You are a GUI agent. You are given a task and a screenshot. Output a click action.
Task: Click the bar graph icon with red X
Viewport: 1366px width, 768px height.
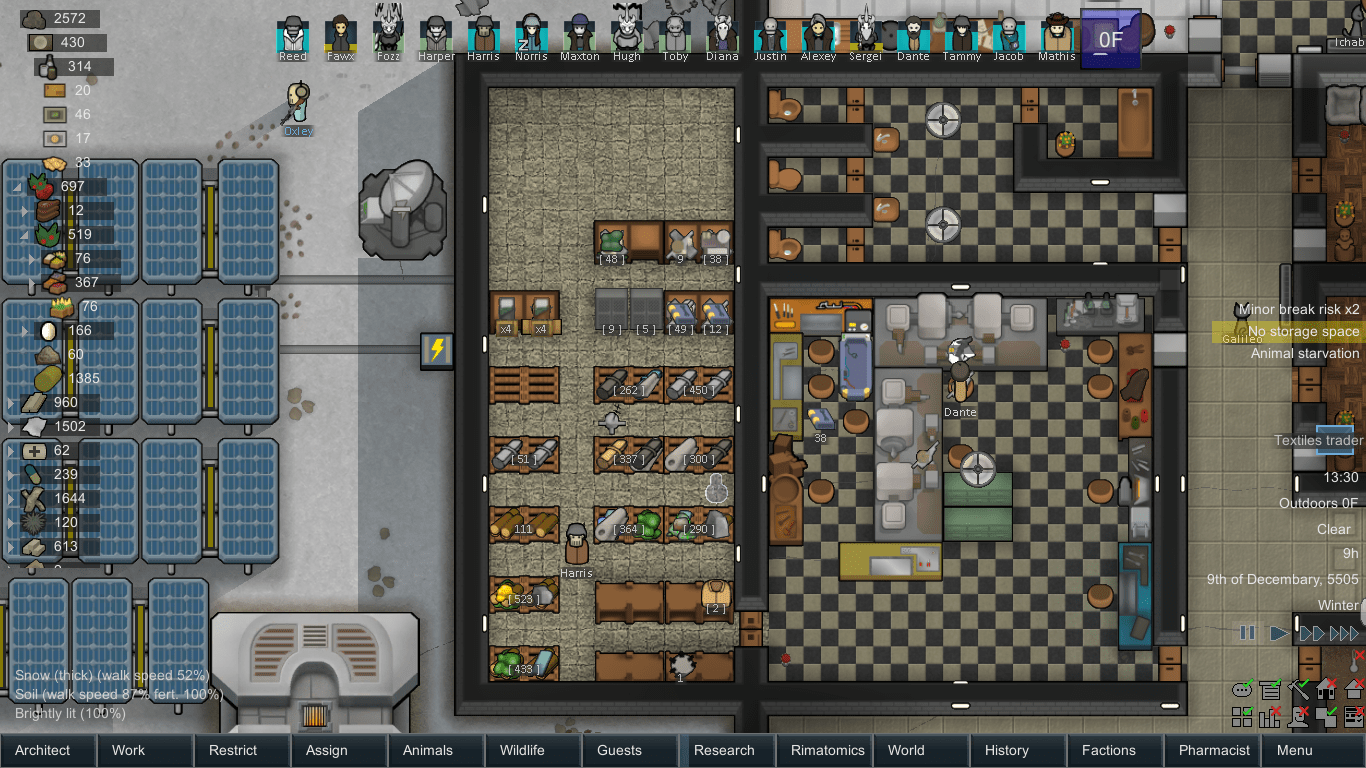click(1269, 716)
